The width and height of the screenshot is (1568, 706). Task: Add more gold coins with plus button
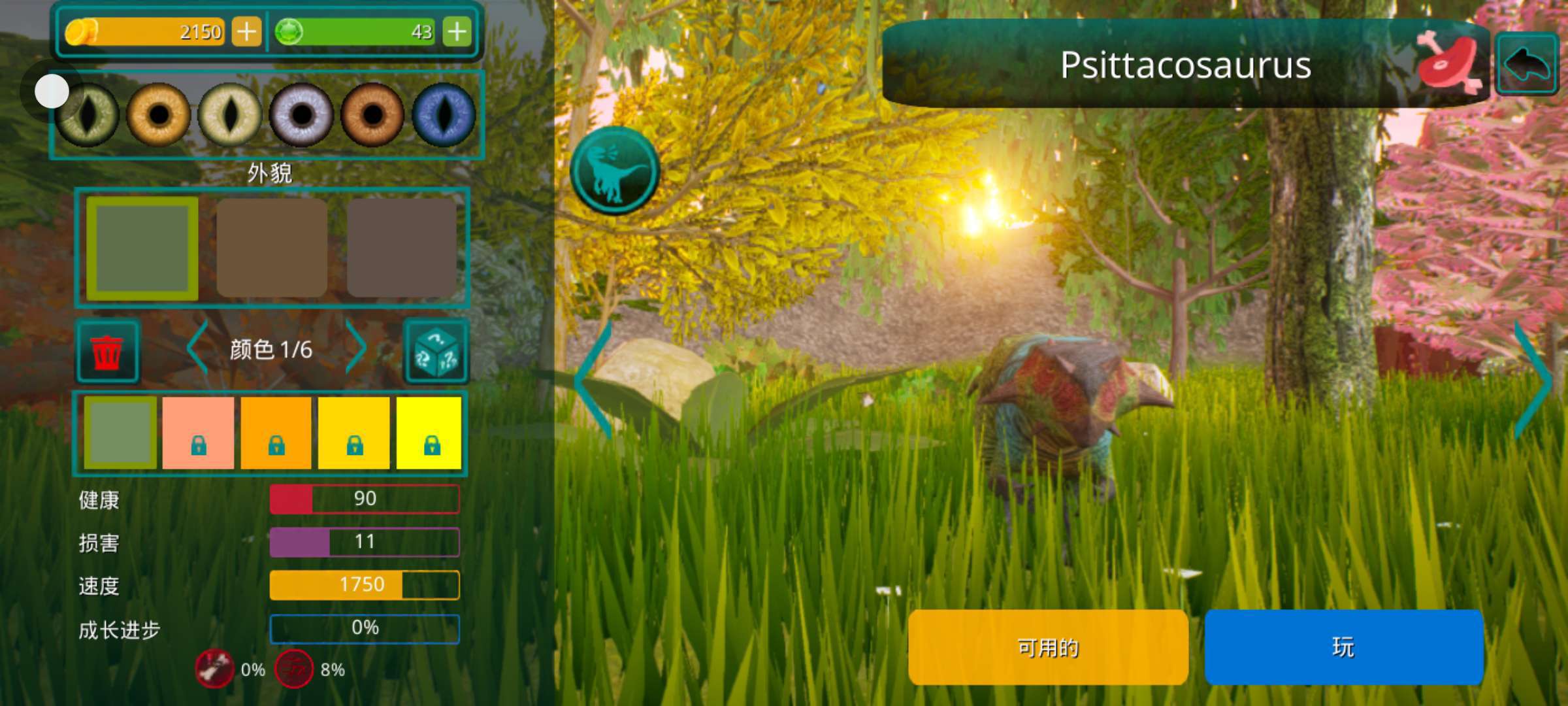(246, 31)
